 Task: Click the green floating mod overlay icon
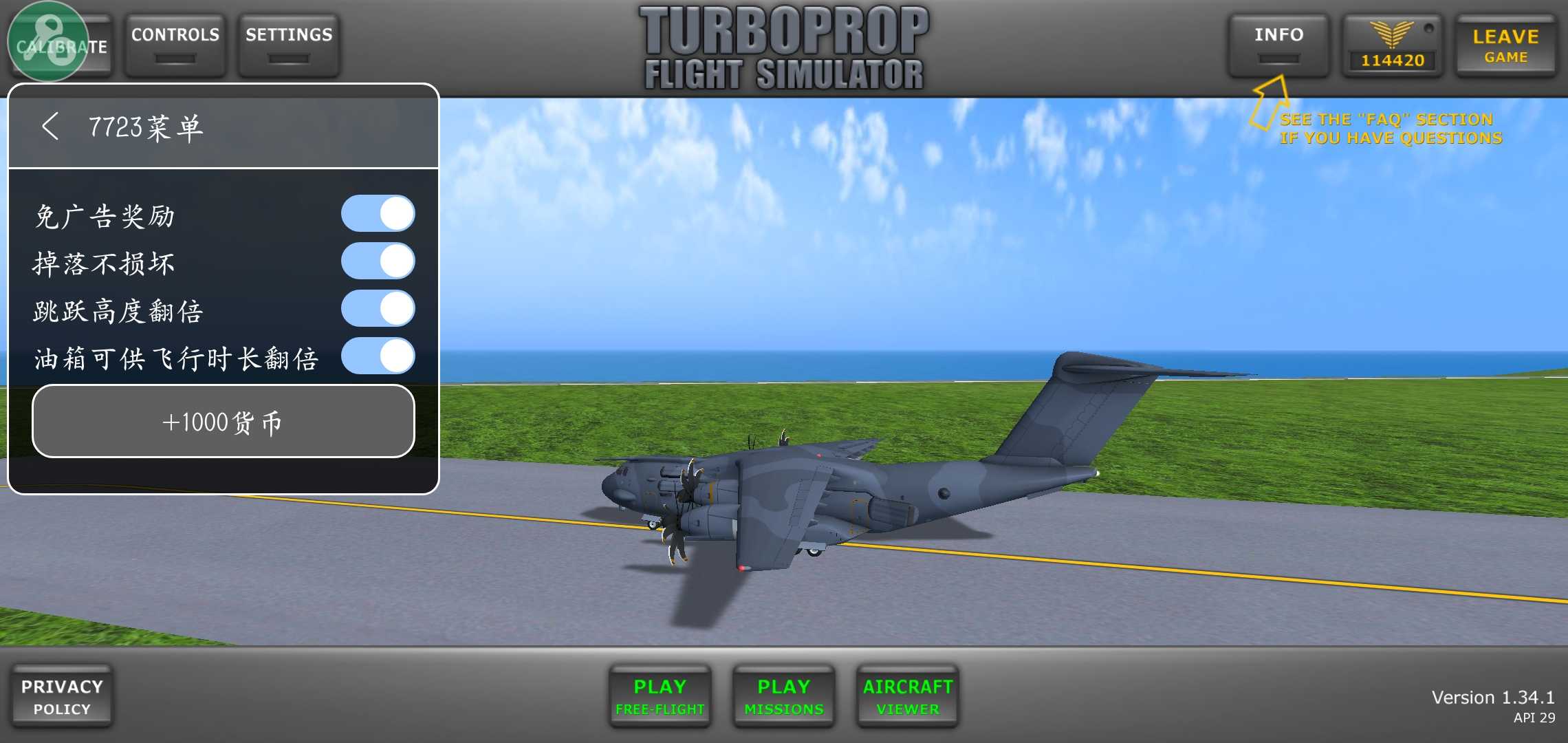[x=47, y=41]
